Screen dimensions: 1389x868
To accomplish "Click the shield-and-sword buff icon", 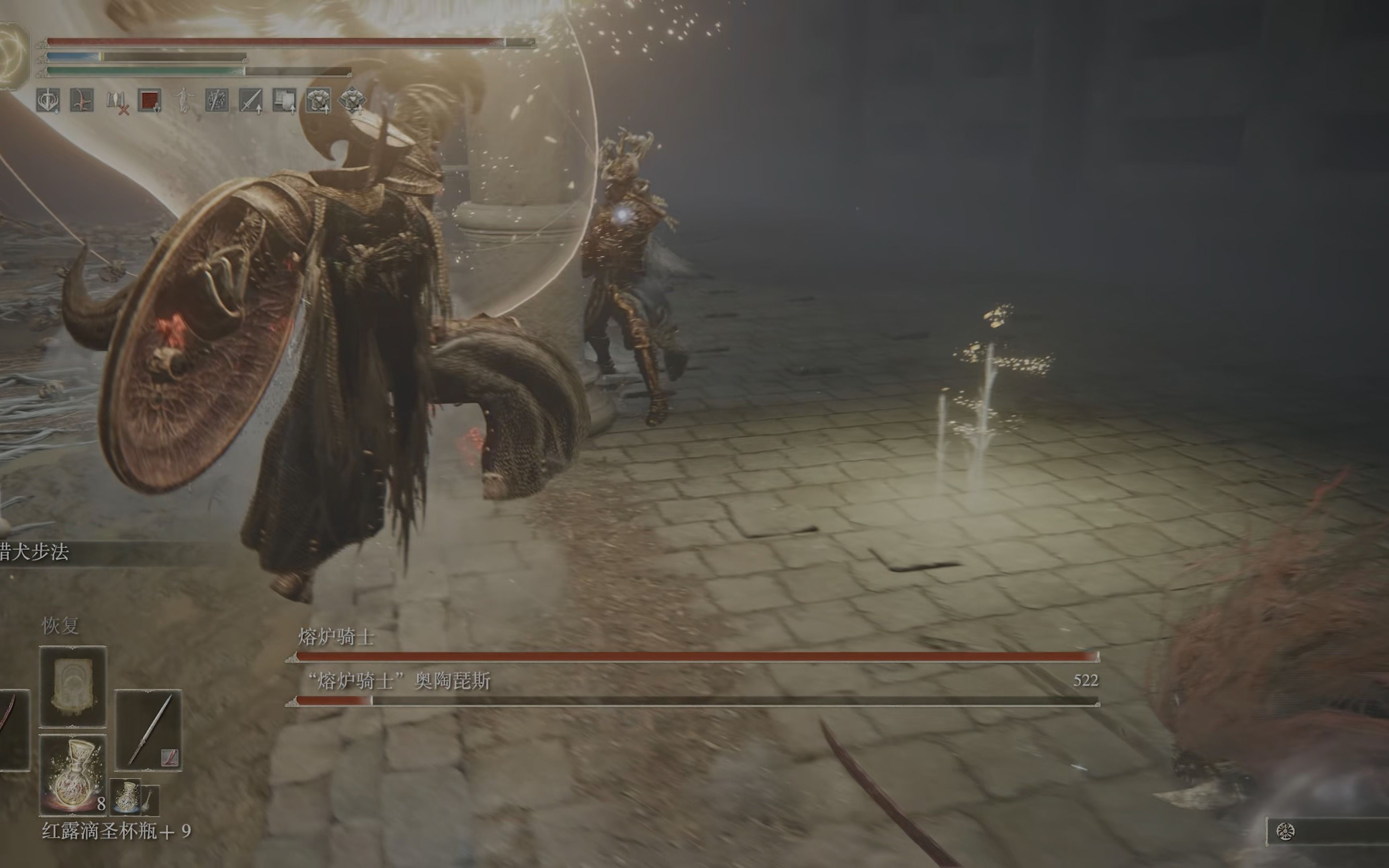I will point(48,100).
